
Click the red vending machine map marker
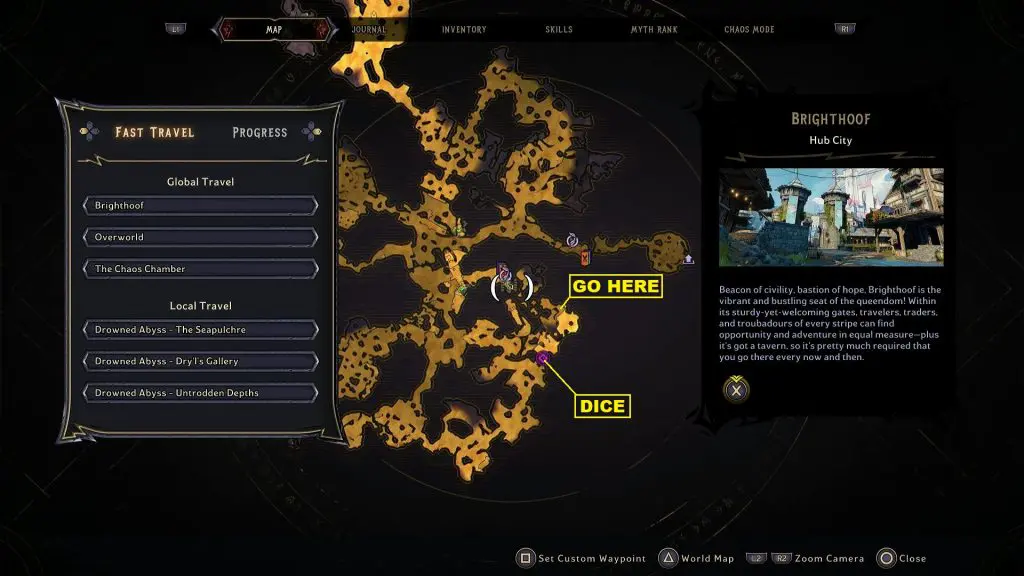point(585,257)
